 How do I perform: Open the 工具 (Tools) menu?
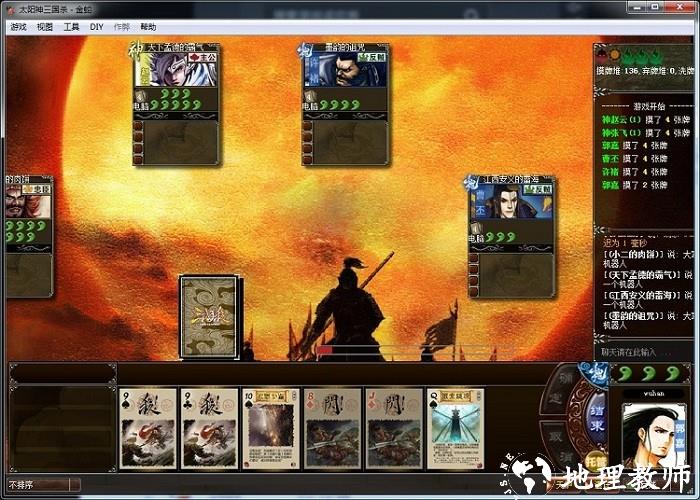pyautogui.click(x=71, y=27)
